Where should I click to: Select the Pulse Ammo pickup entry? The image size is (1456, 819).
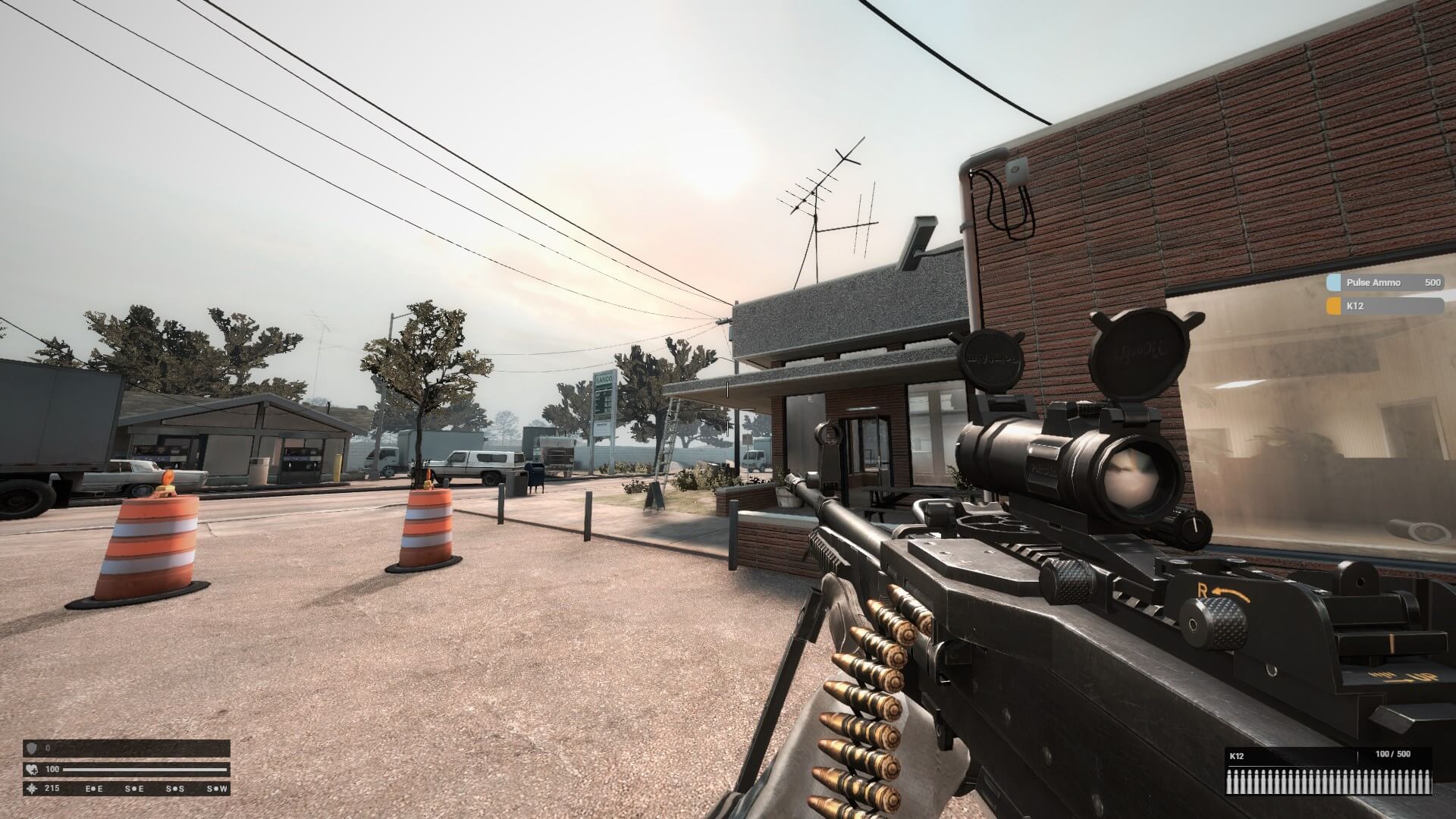pos(1384,283)
